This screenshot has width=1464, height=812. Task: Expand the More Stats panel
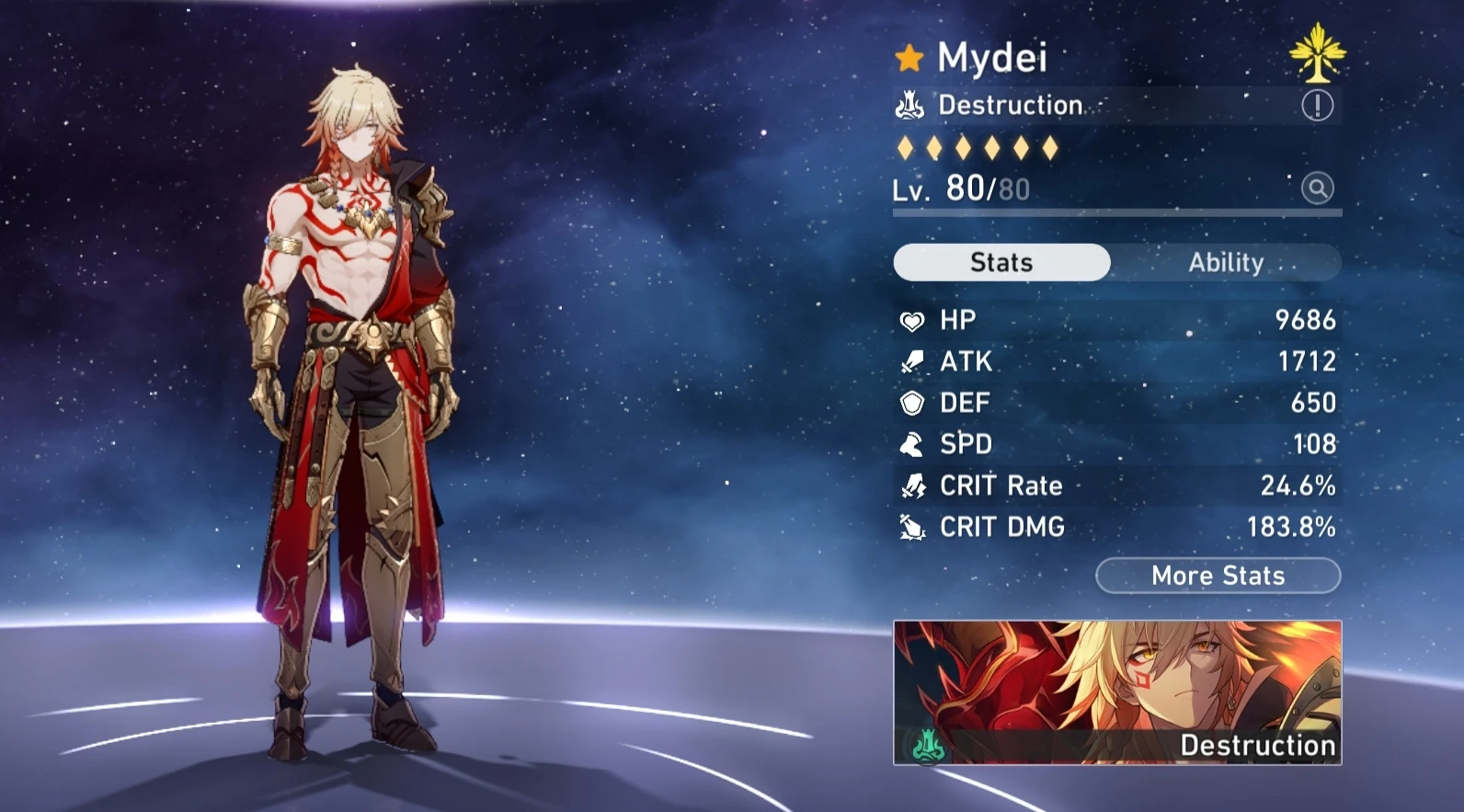tap(1218, 576)
